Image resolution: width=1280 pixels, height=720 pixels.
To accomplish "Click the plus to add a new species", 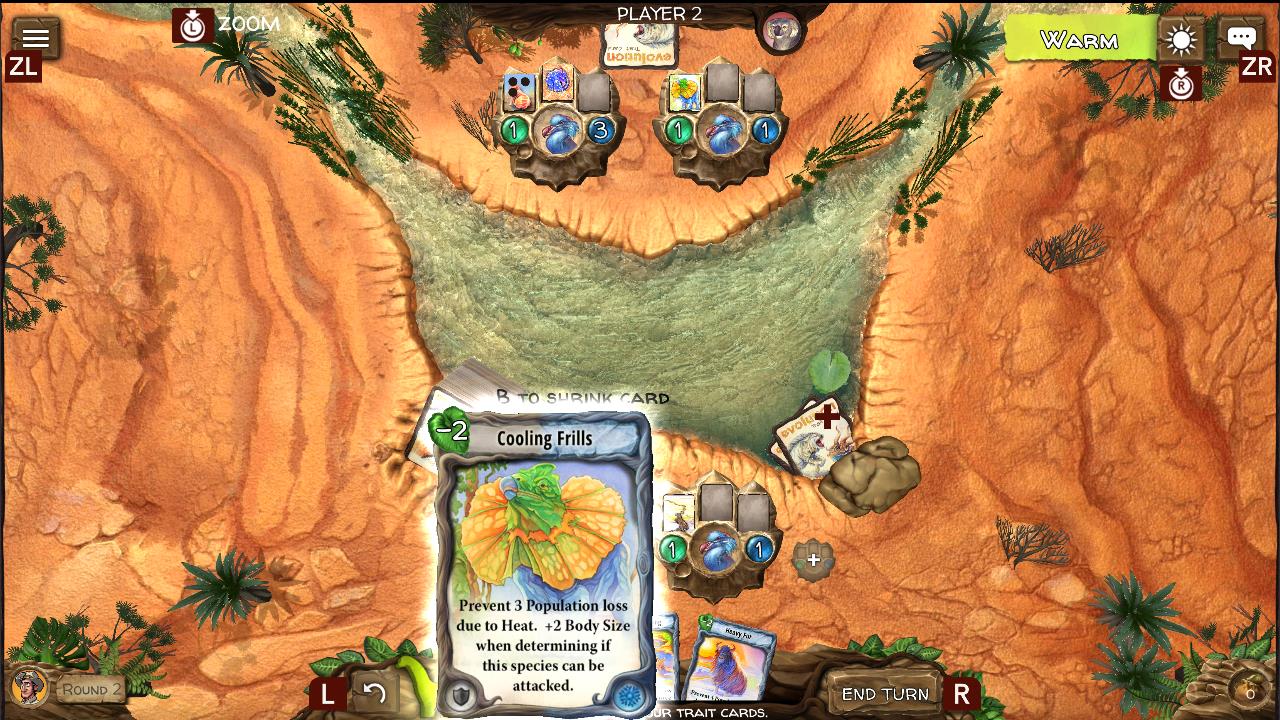I will (x=812, y=561).
